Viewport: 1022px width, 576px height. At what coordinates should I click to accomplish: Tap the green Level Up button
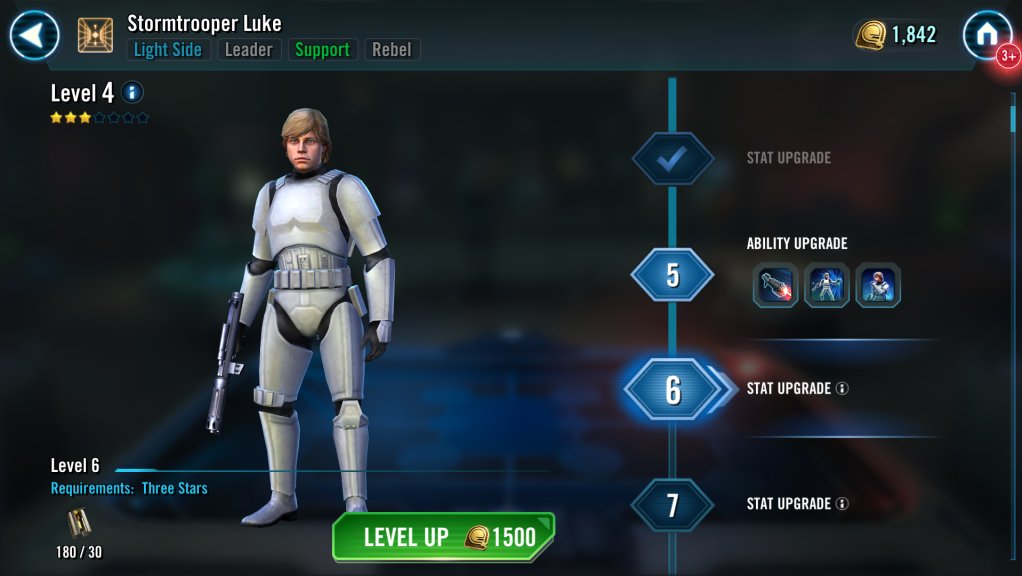coord(443,537)
